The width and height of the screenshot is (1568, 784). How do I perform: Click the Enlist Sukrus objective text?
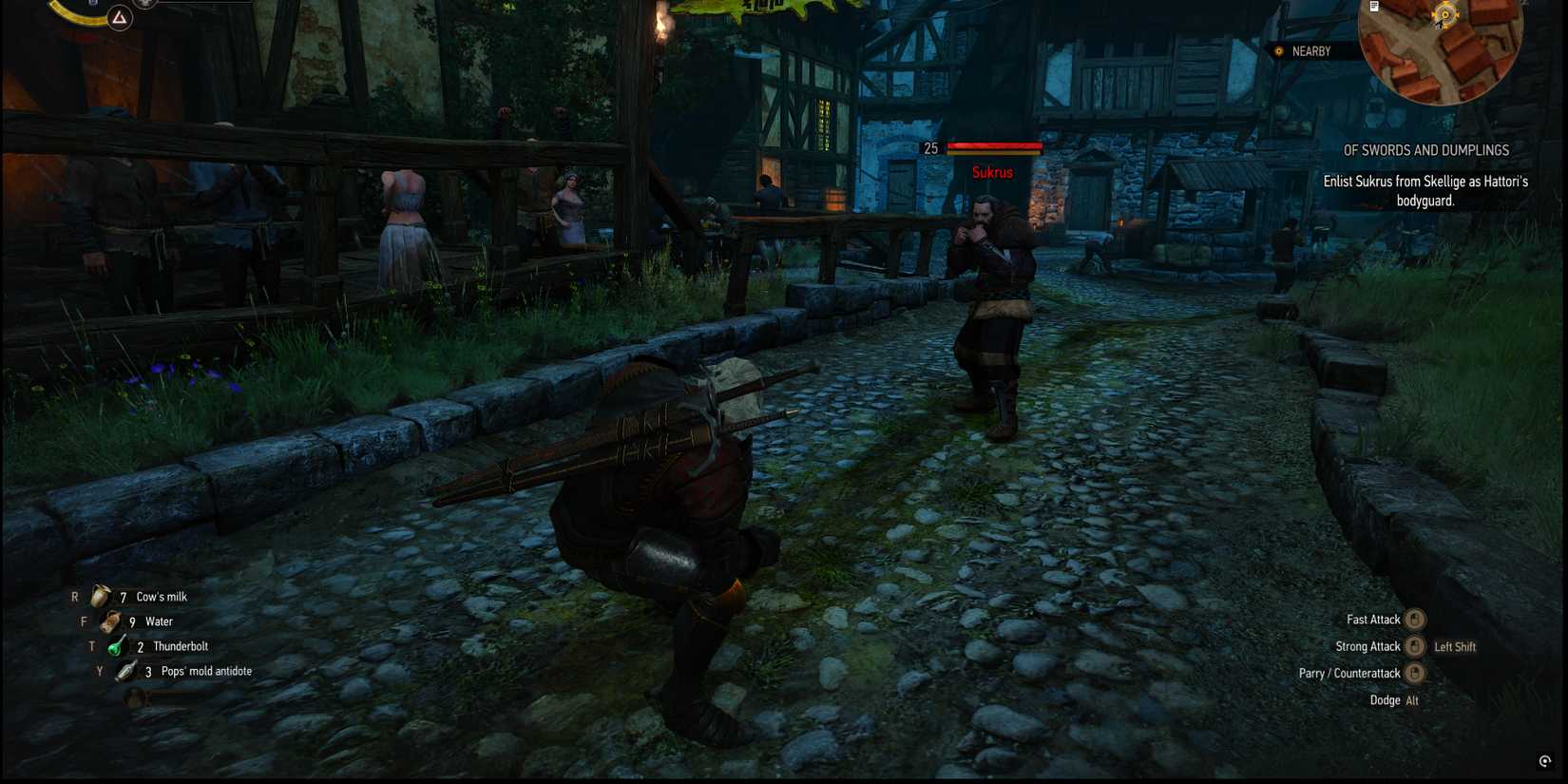pos(1425,190)
